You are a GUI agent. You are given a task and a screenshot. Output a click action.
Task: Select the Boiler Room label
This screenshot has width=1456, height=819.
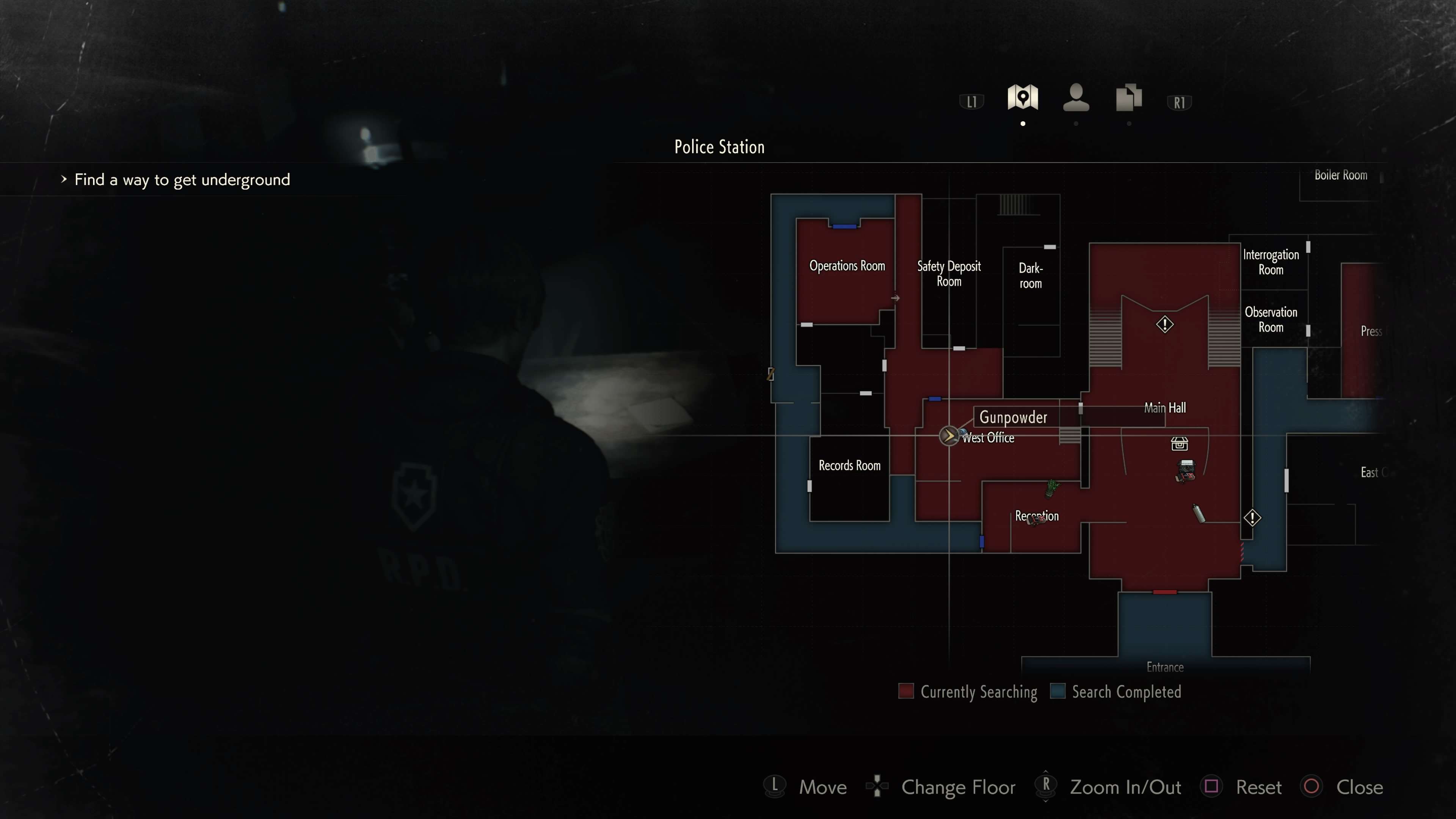click(1340, 175)
